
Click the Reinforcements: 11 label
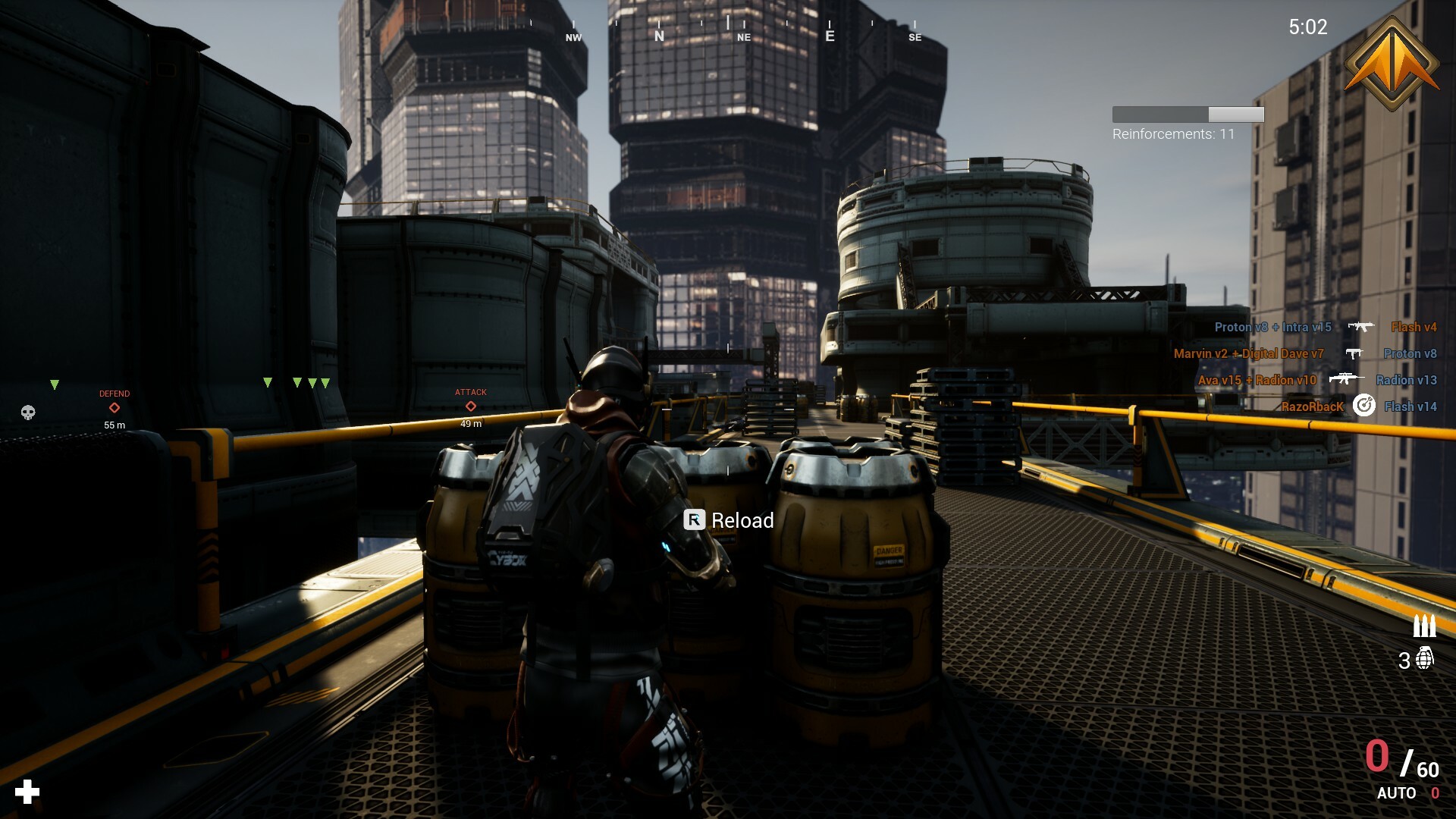click(1172, 133)
